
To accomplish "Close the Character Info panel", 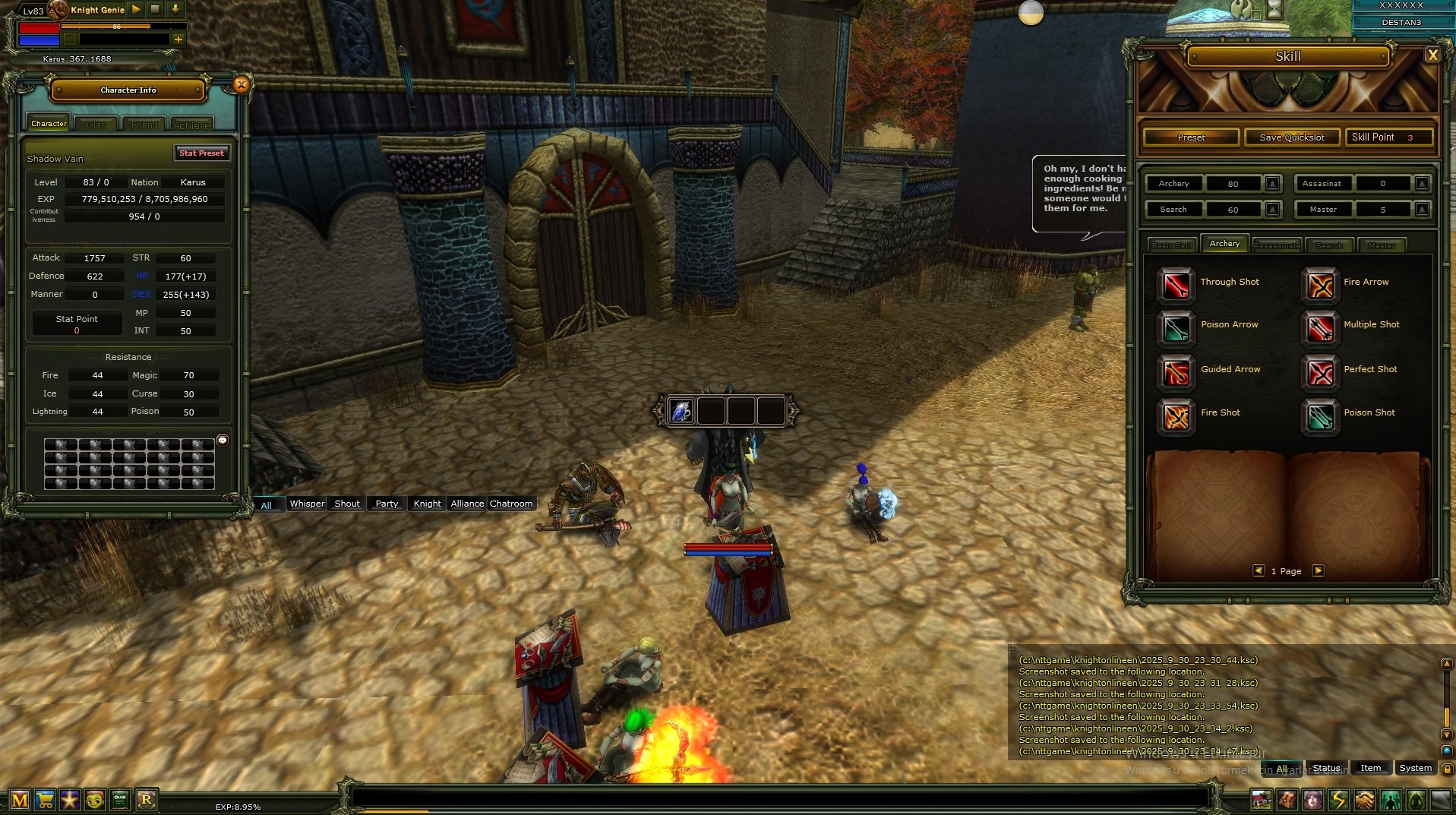I will (x=241, y=85).
